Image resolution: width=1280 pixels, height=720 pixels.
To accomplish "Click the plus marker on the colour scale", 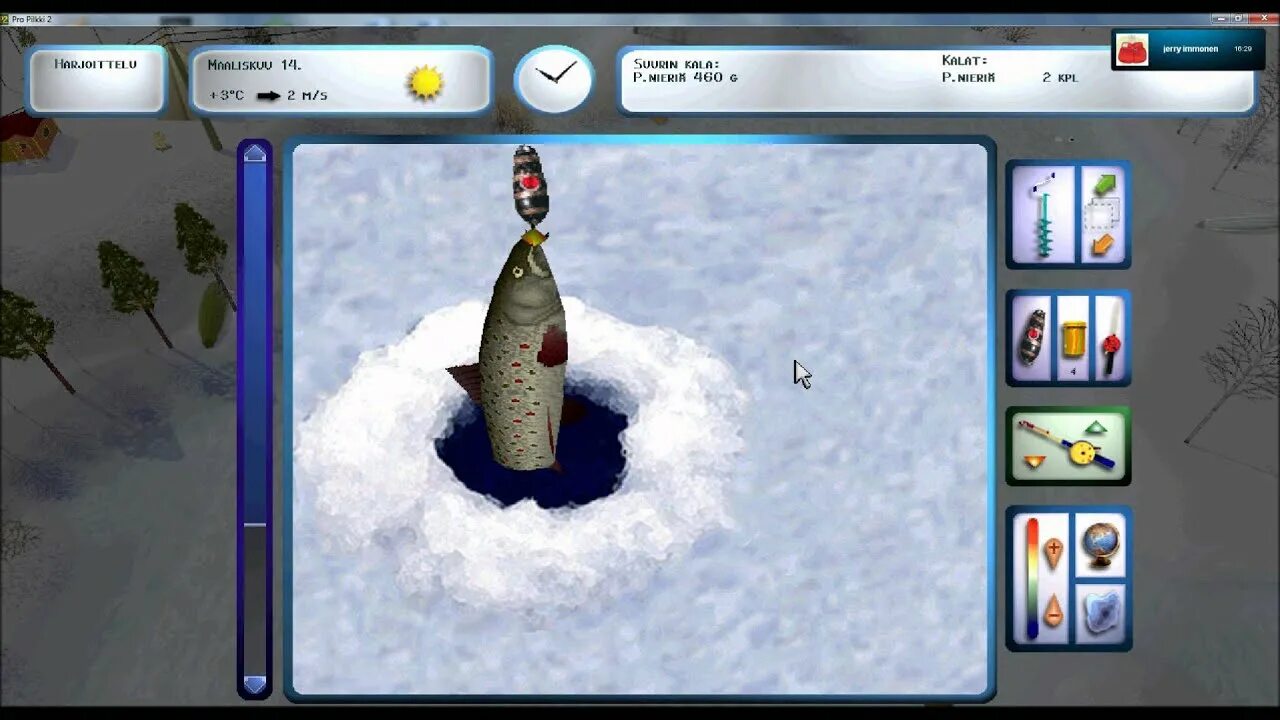I will 1053,552.
